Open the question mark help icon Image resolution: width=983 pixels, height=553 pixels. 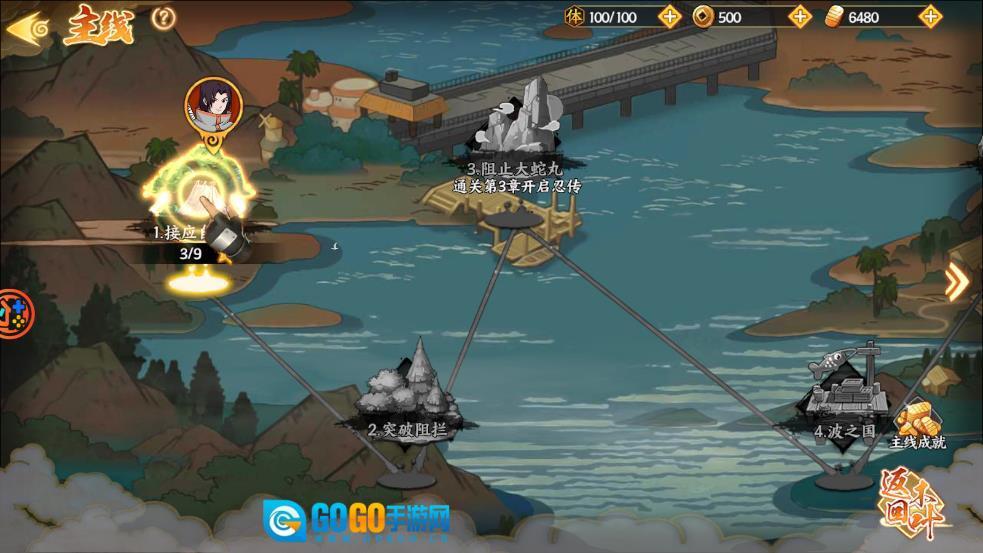point(164,18)
